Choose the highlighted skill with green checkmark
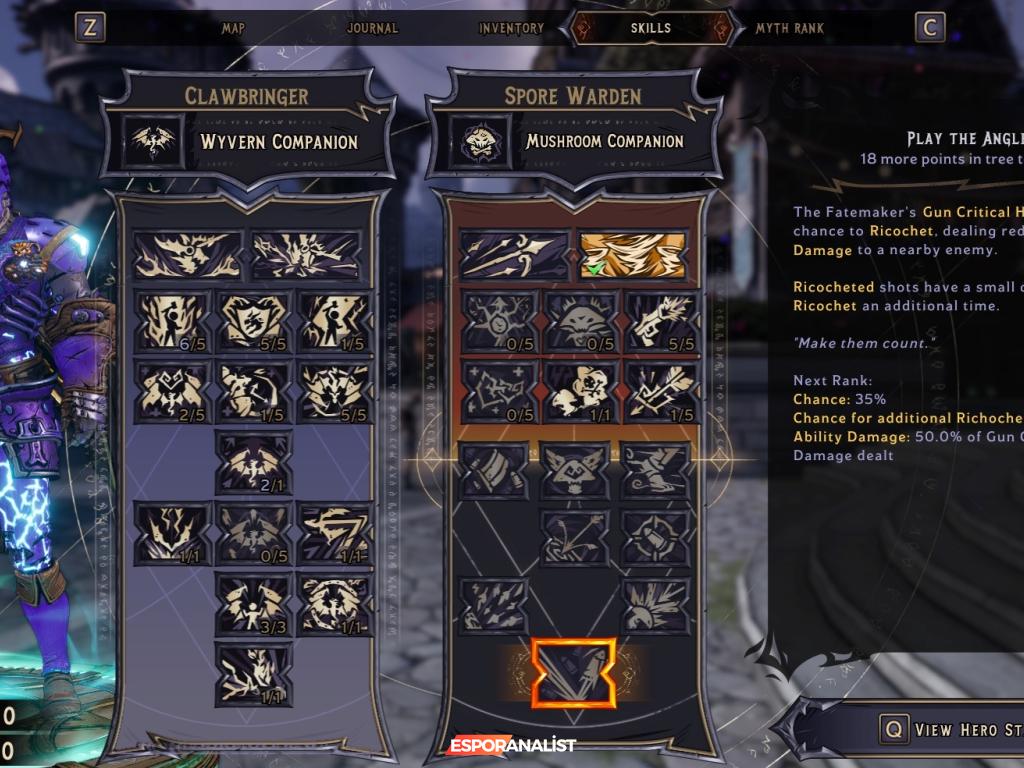The width and height of the screenshot is (1024, 768). click(x=633, y=256)
